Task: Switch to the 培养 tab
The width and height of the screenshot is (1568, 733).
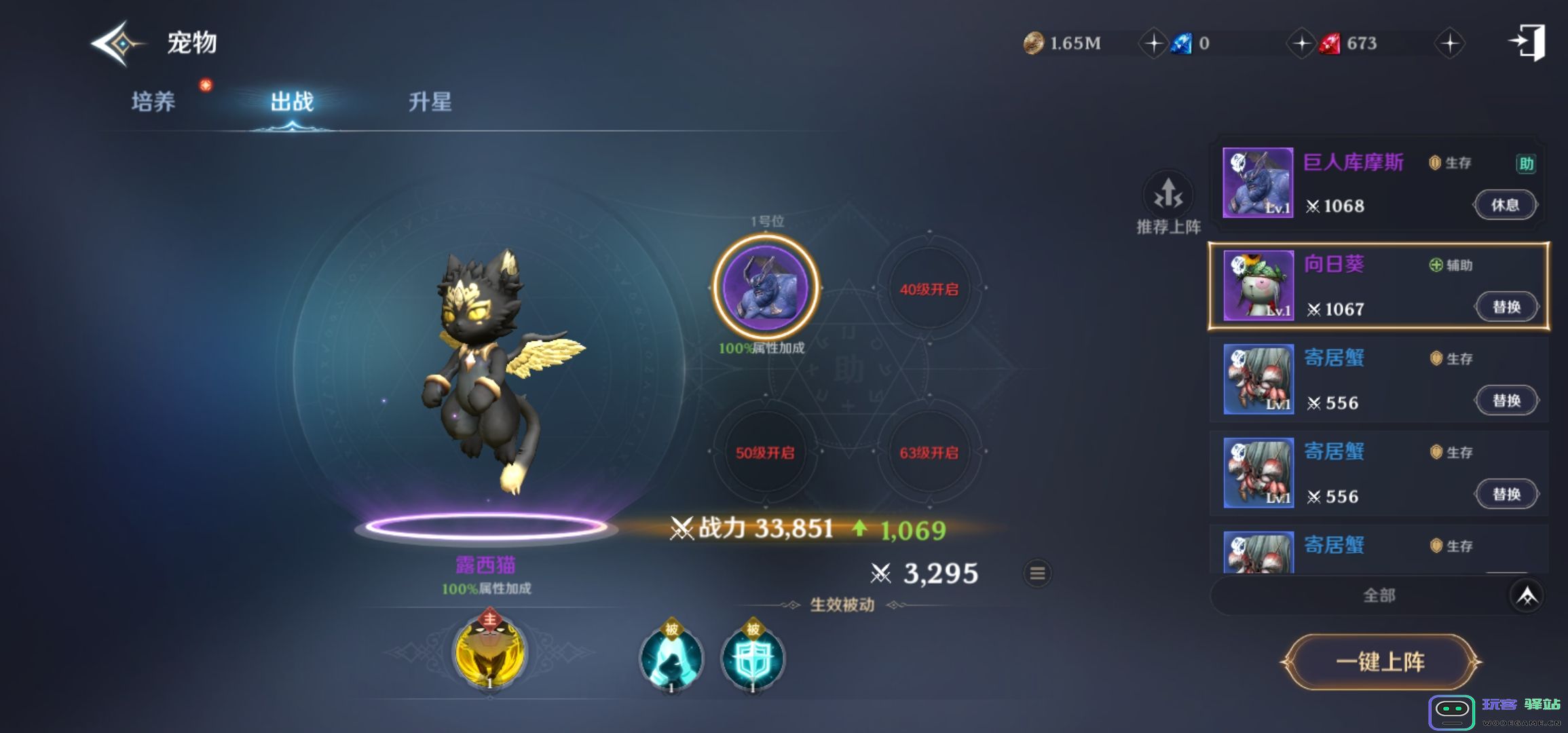Action: 152,100
